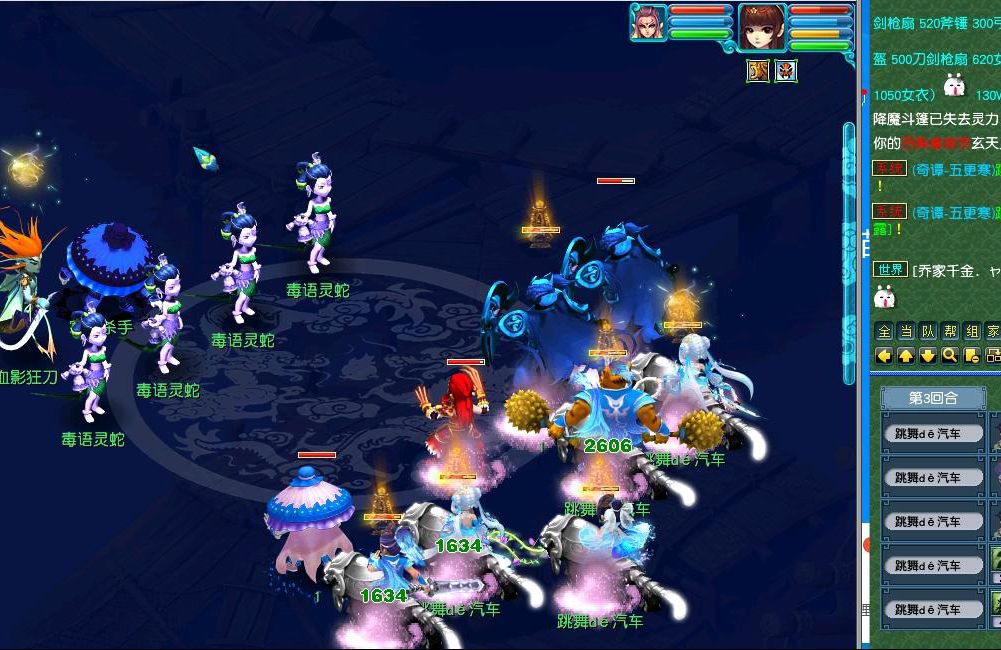
Task: Click the yellow down arrow chat button
Action: coord(928,355)
